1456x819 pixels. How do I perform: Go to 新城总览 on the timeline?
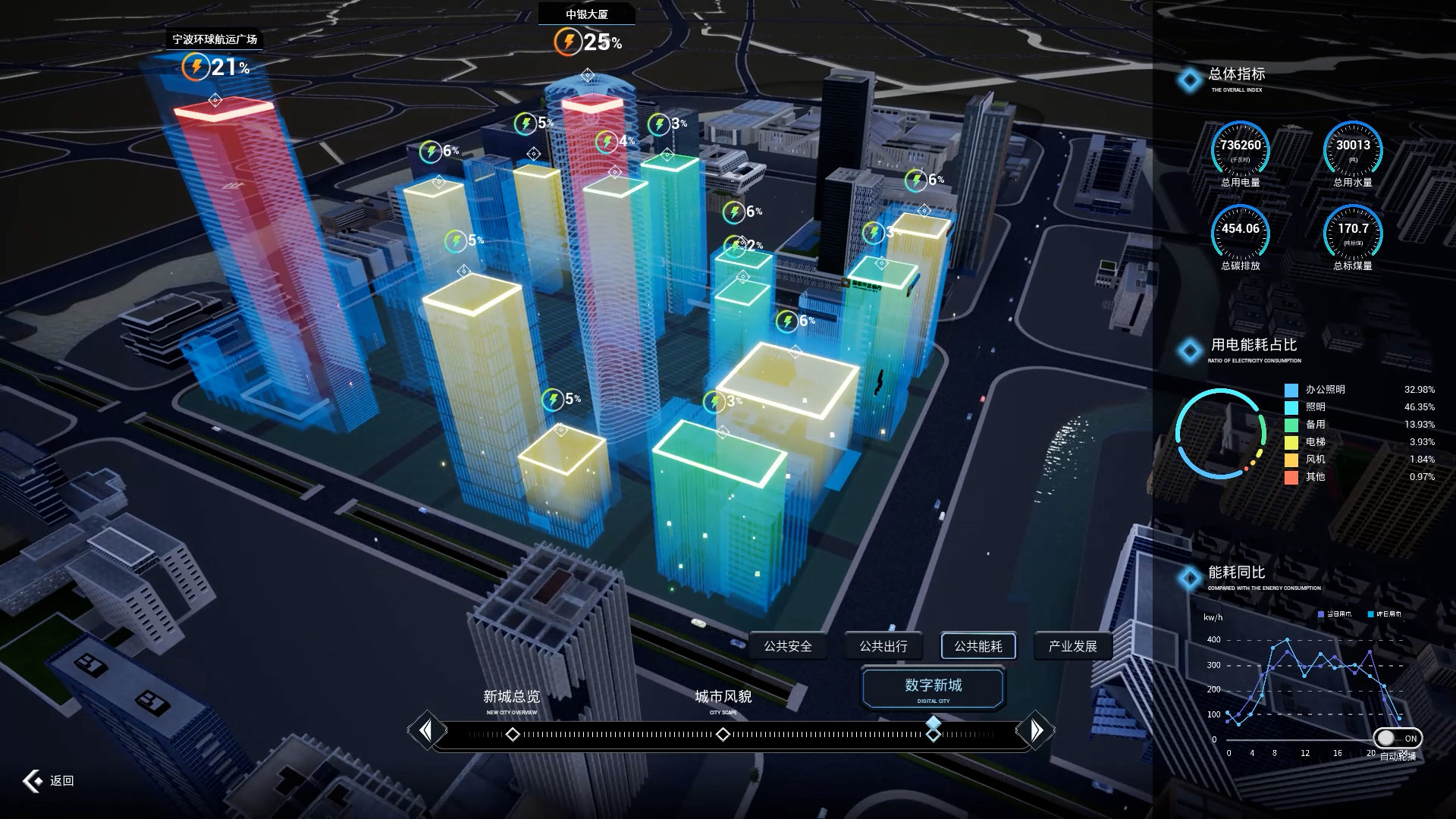(513, 734)
